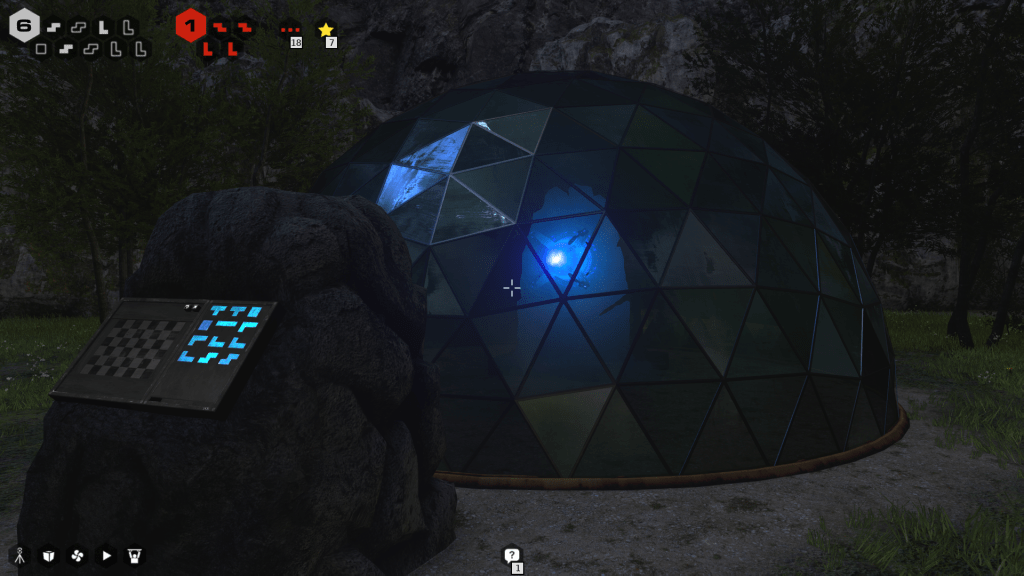
Task: Click the play triangle recorder icon
Action: pyautogui.click(x=106, y=555)
